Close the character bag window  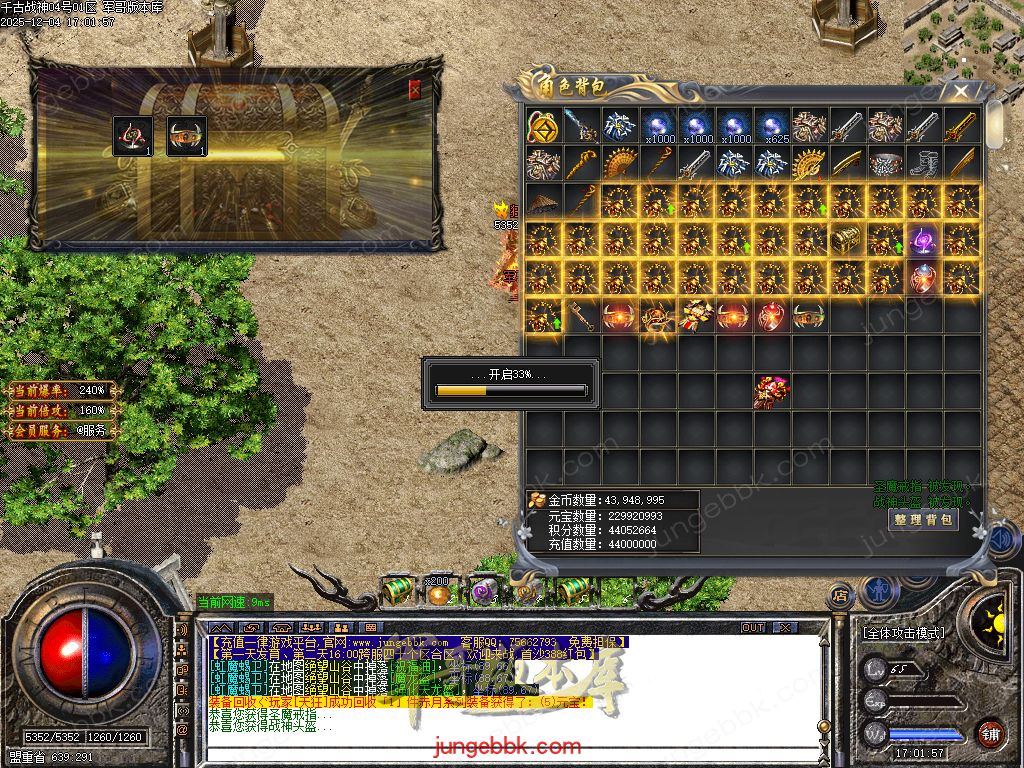961,92
